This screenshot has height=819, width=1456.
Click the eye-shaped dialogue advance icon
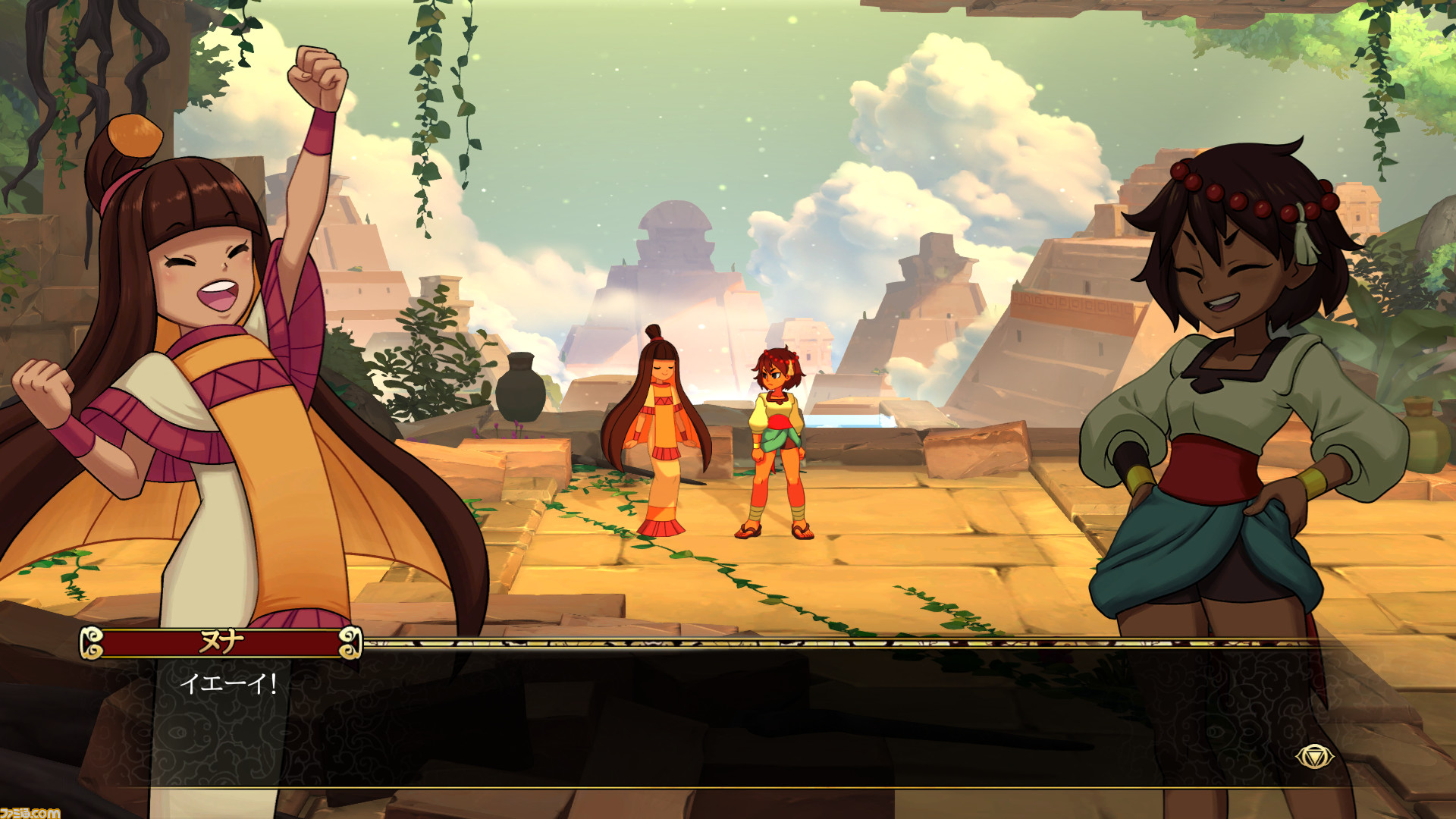[x=1313, y=756]
